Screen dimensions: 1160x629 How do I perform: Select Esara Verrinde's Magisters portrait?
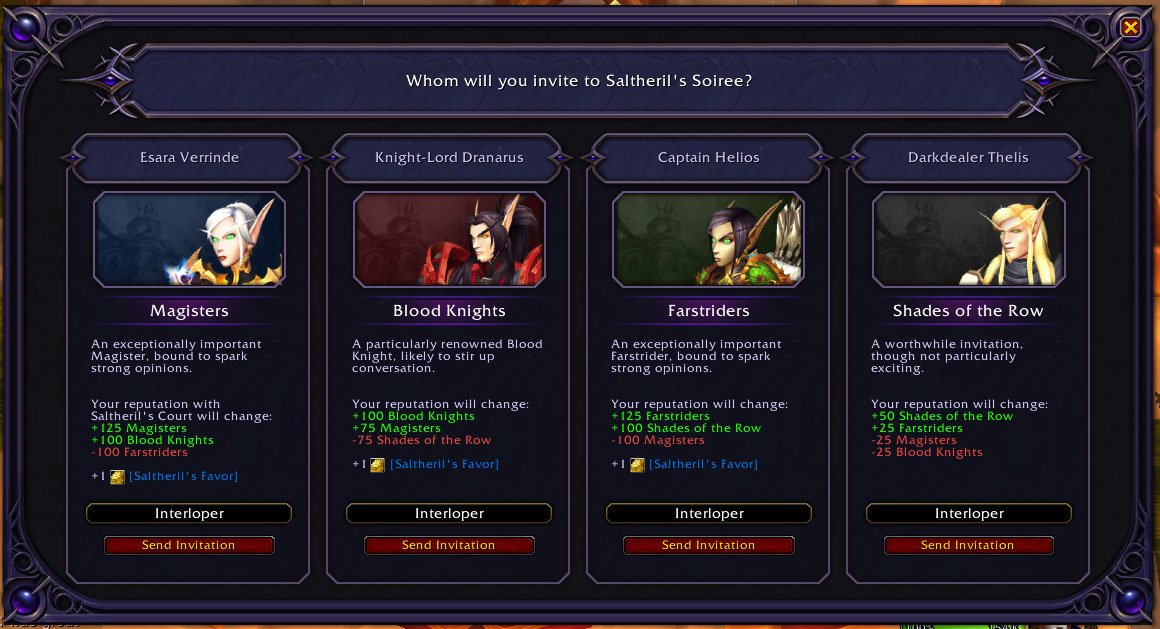pos(189,240)
